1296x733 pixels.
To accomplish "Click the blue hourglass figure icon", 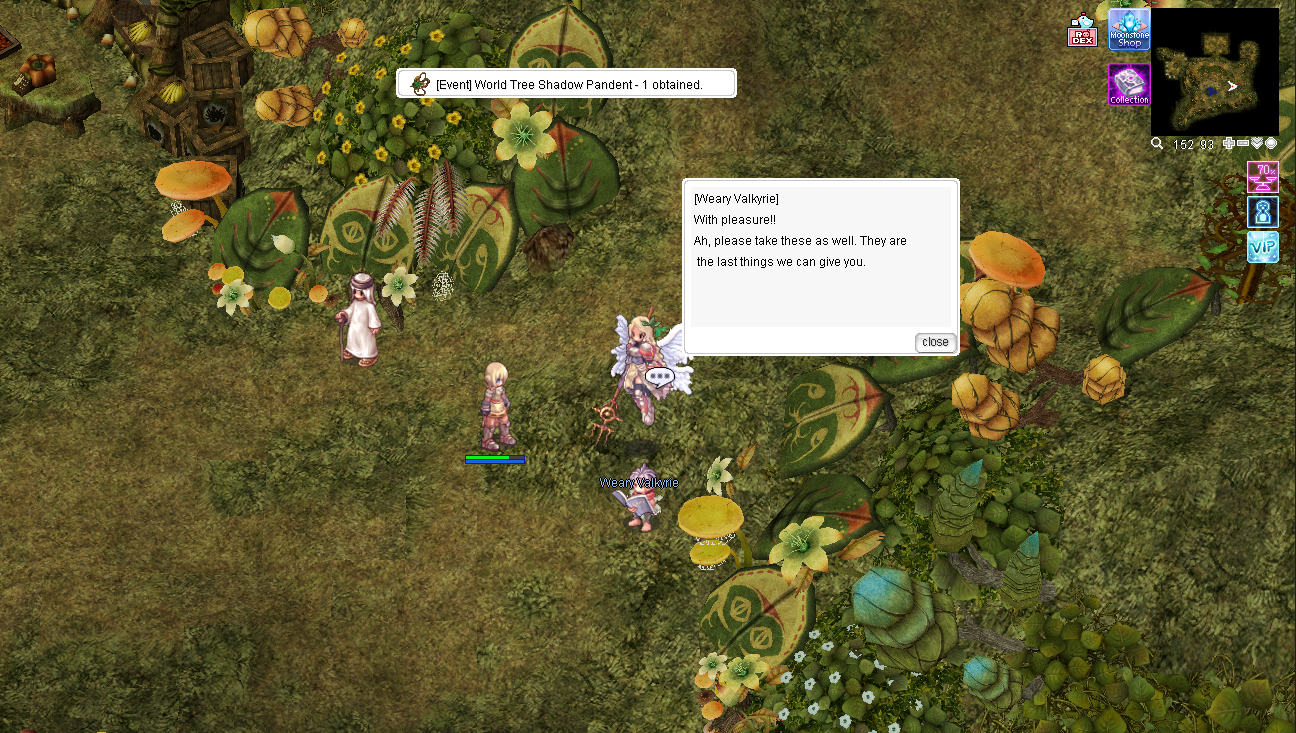I will [1262, 212].
